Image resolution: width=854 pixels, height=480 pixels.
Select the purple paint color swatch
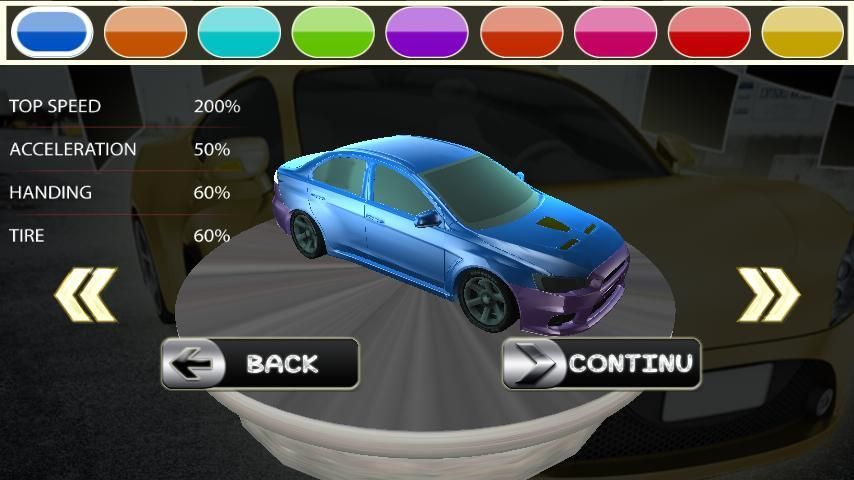click(427, 32)
